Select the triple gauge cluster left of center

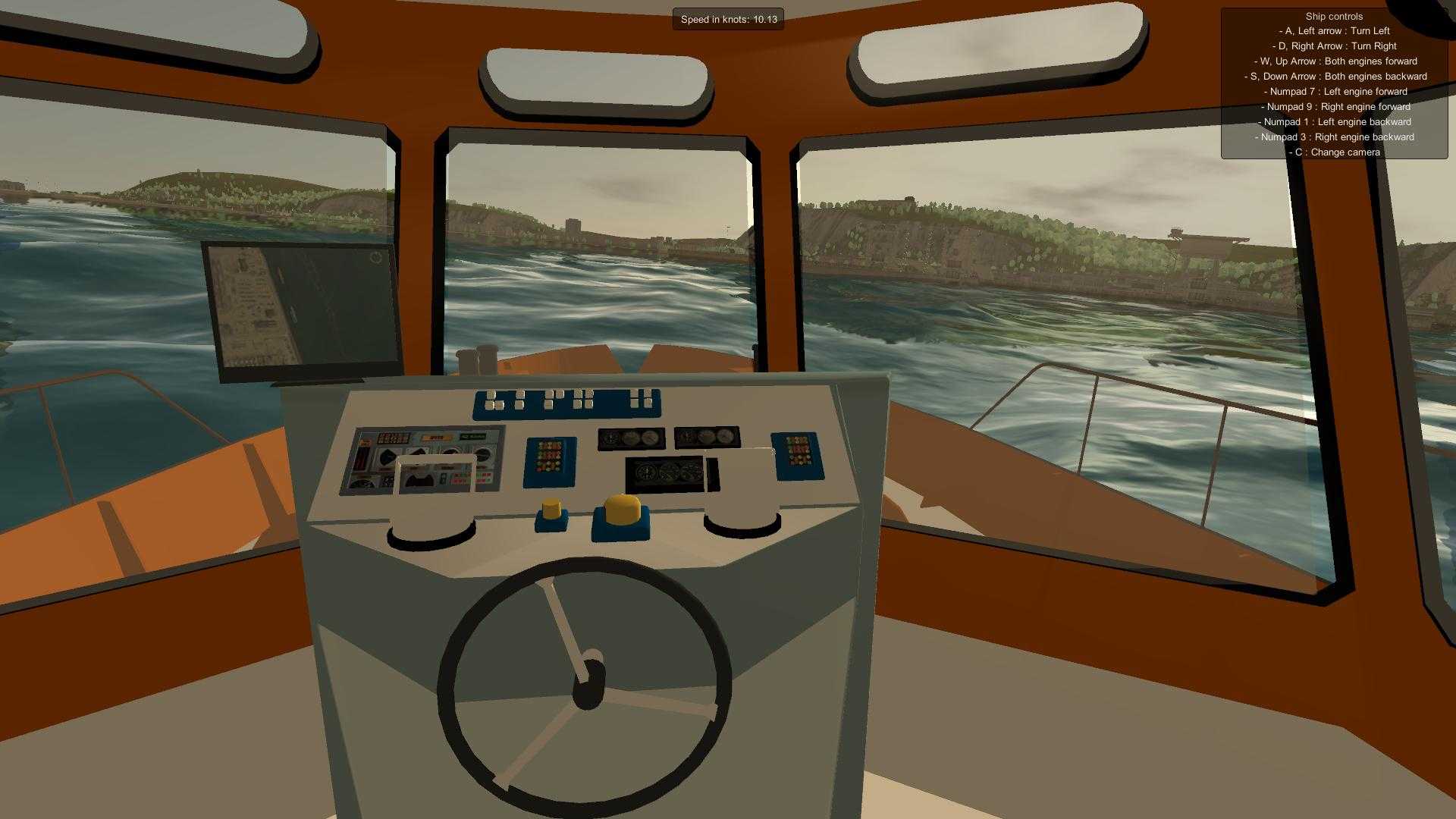pos(631,438)
